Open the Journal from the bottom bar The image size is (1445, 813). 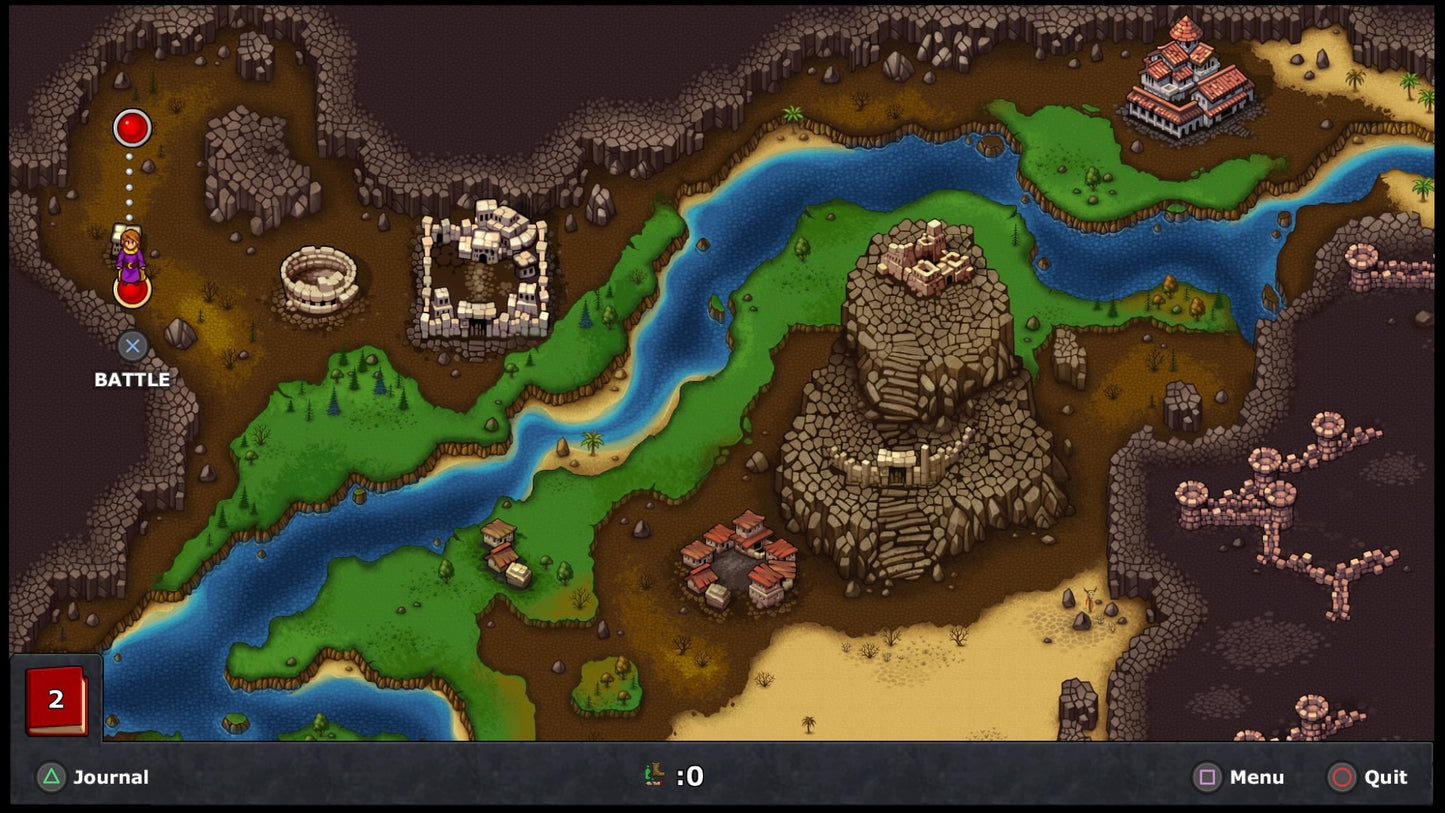(x=93, y=777)
